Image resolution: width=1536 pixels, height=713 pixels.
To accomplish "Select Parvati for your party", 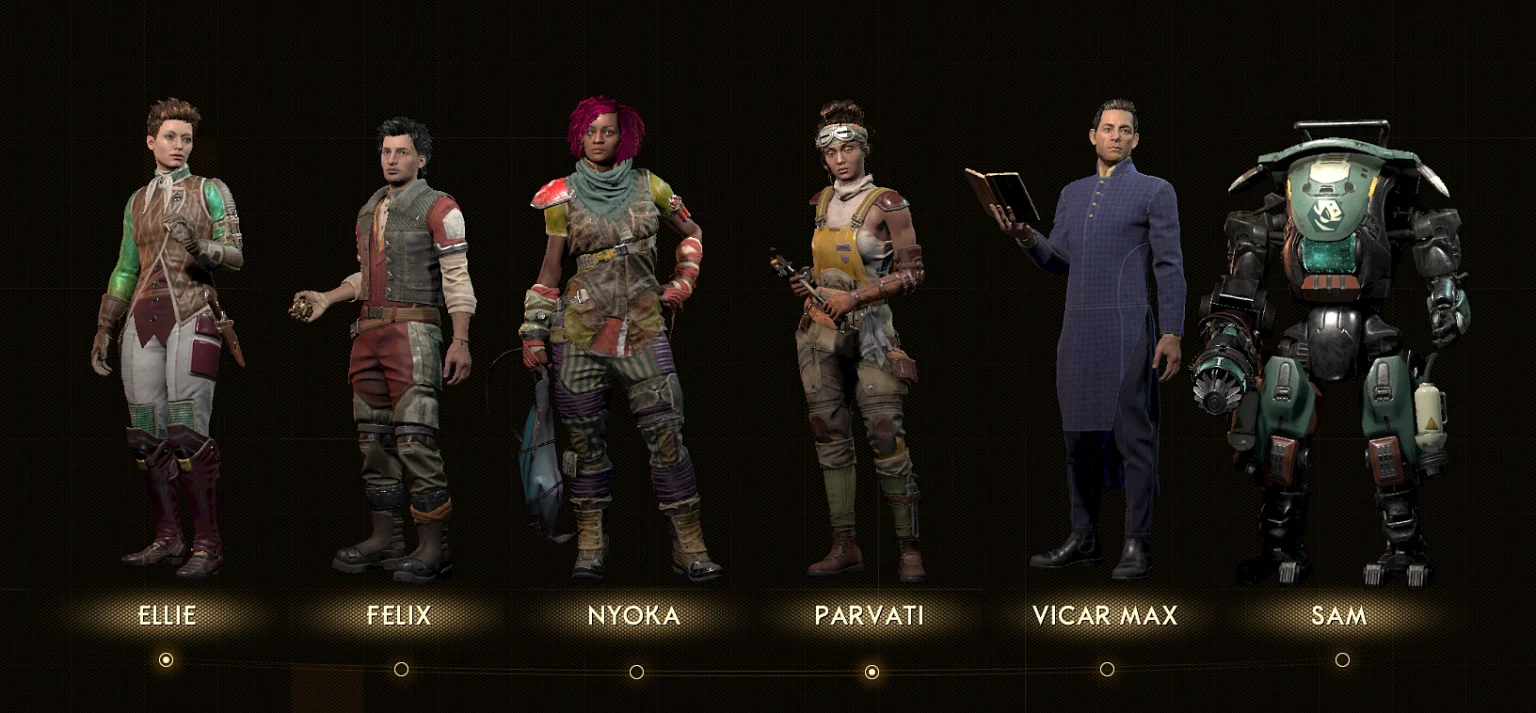I will (871, 615).
